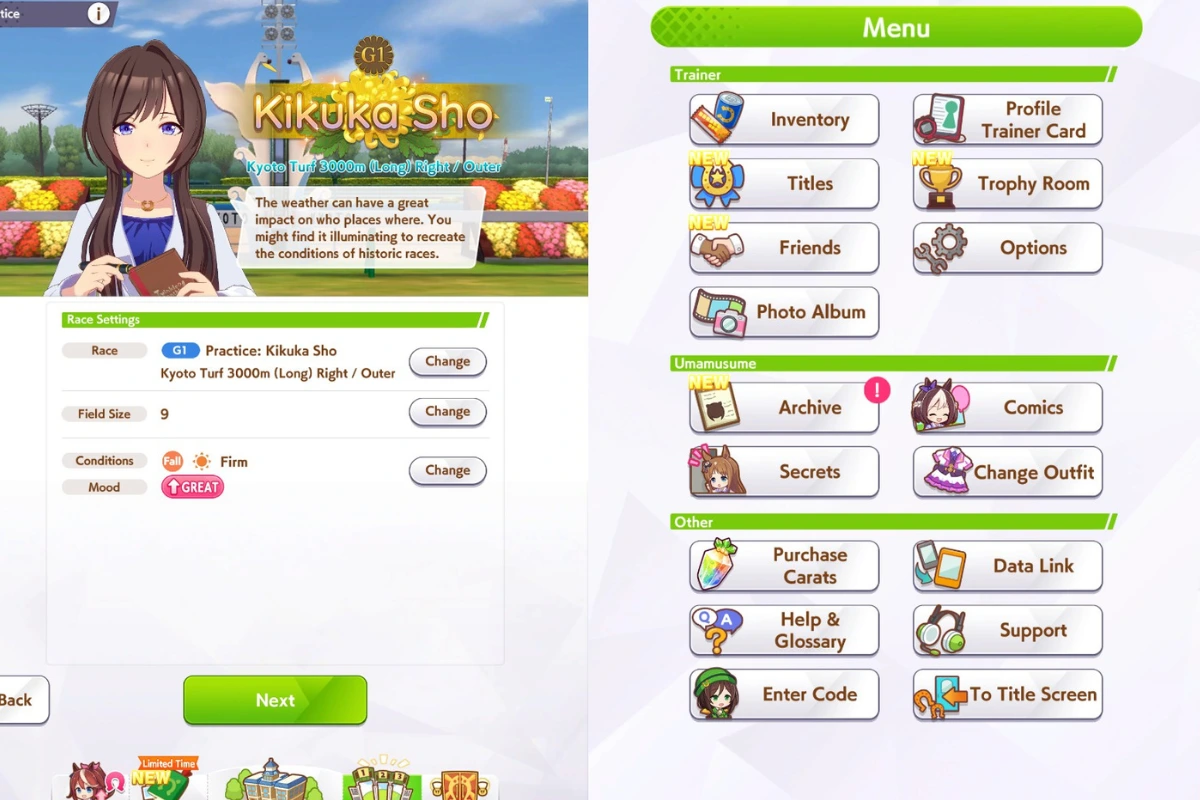
Task: Contact Support from the menu
Action: click(1007, 631)
